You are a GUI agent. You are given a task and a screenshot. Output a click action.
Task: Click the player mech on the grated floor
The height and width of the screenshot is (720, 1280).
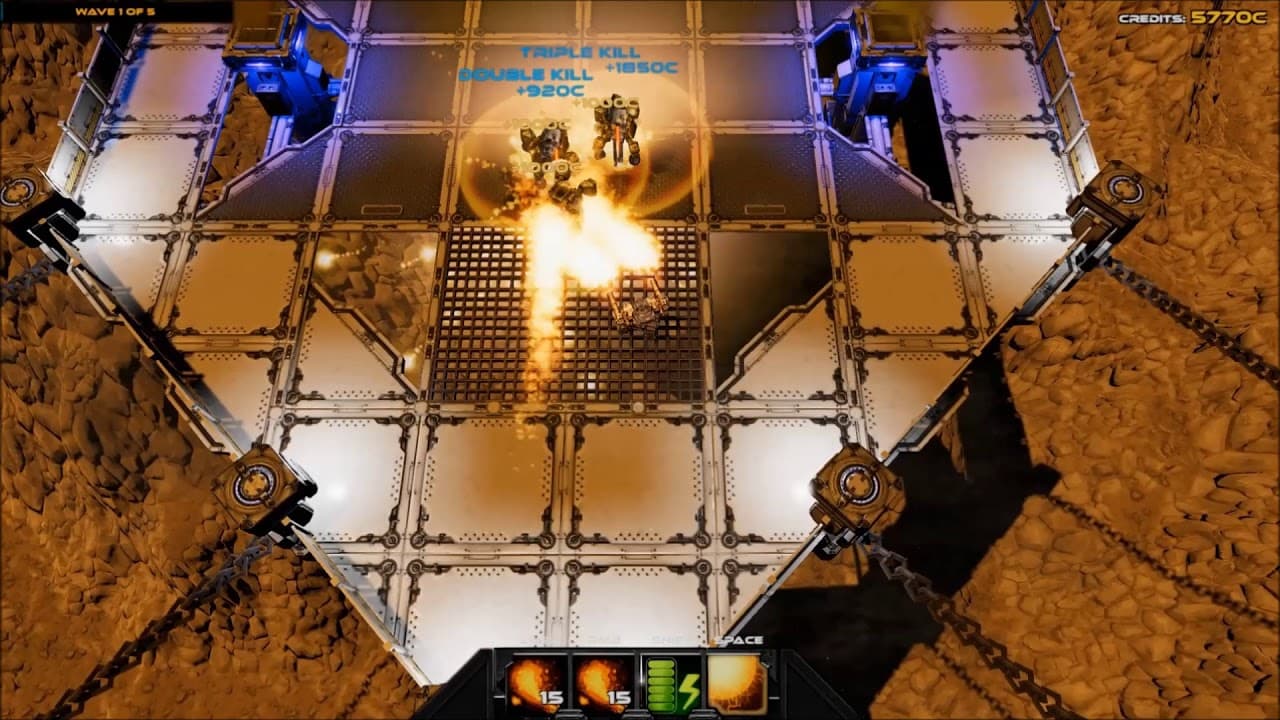640,310
